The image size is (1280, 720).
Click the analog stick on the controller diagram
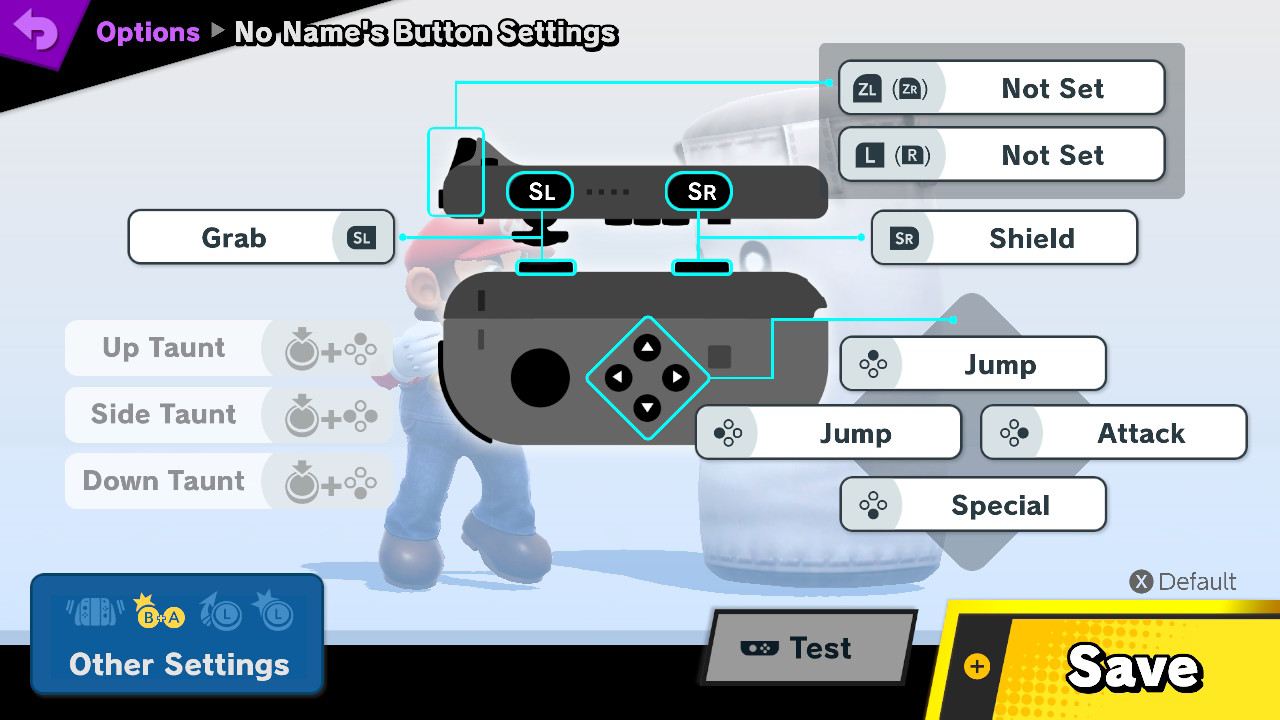(x=540, y=378)
